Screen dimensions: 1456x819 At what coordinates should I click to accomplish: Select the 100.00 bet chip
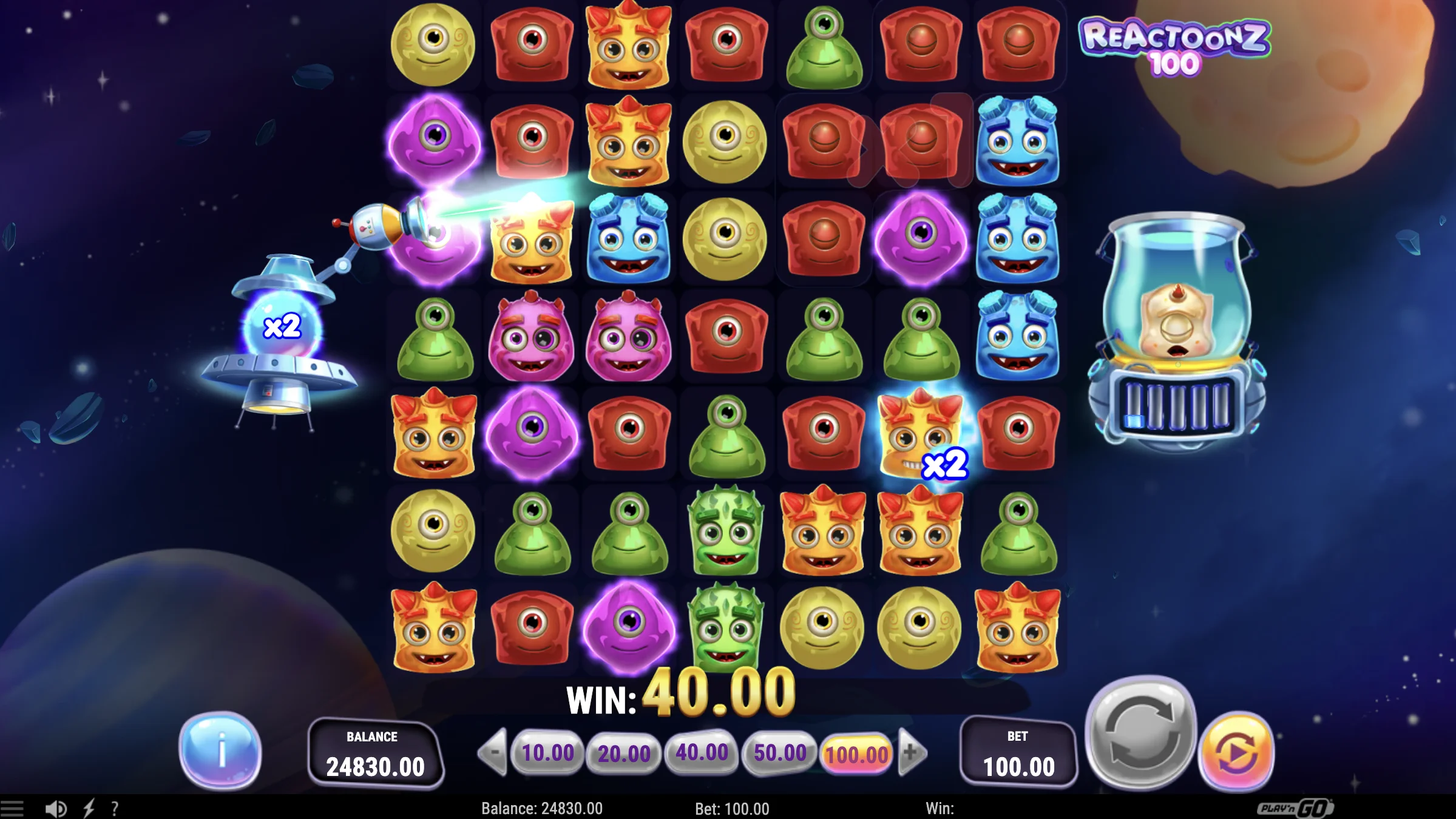click(855, 752)
